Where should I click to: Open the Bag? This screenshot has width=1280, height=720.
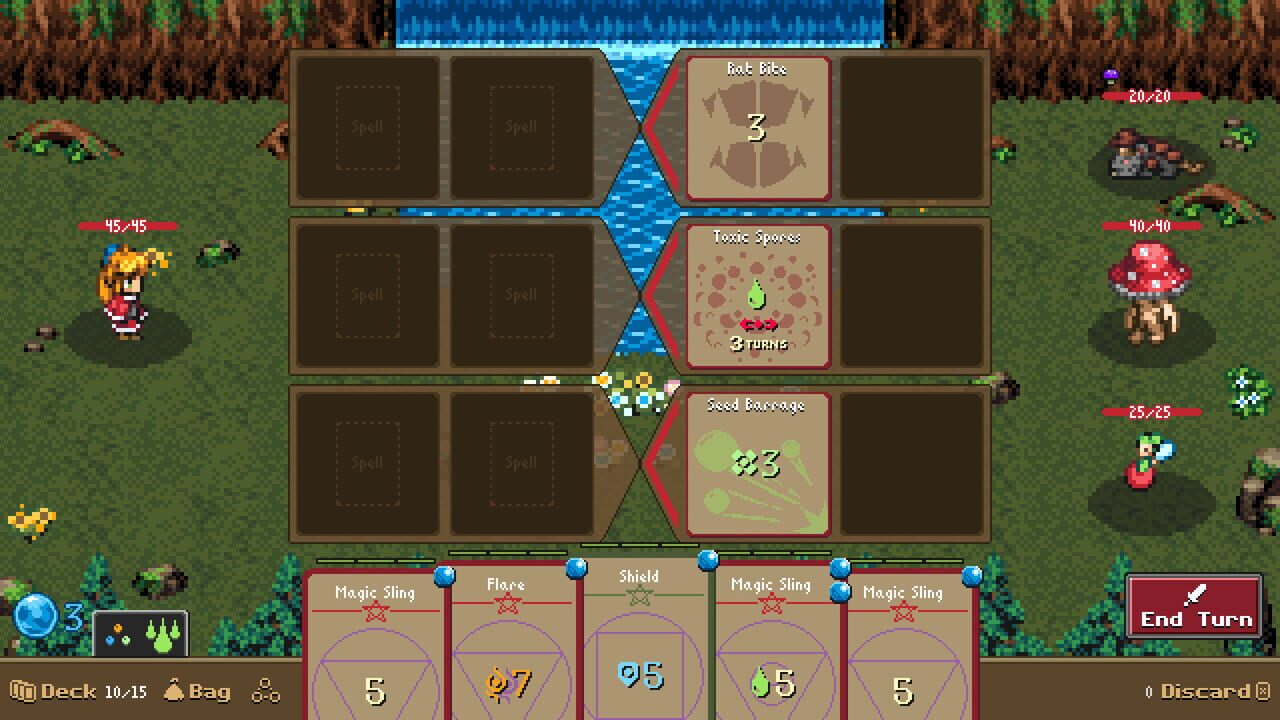point(197,692)
